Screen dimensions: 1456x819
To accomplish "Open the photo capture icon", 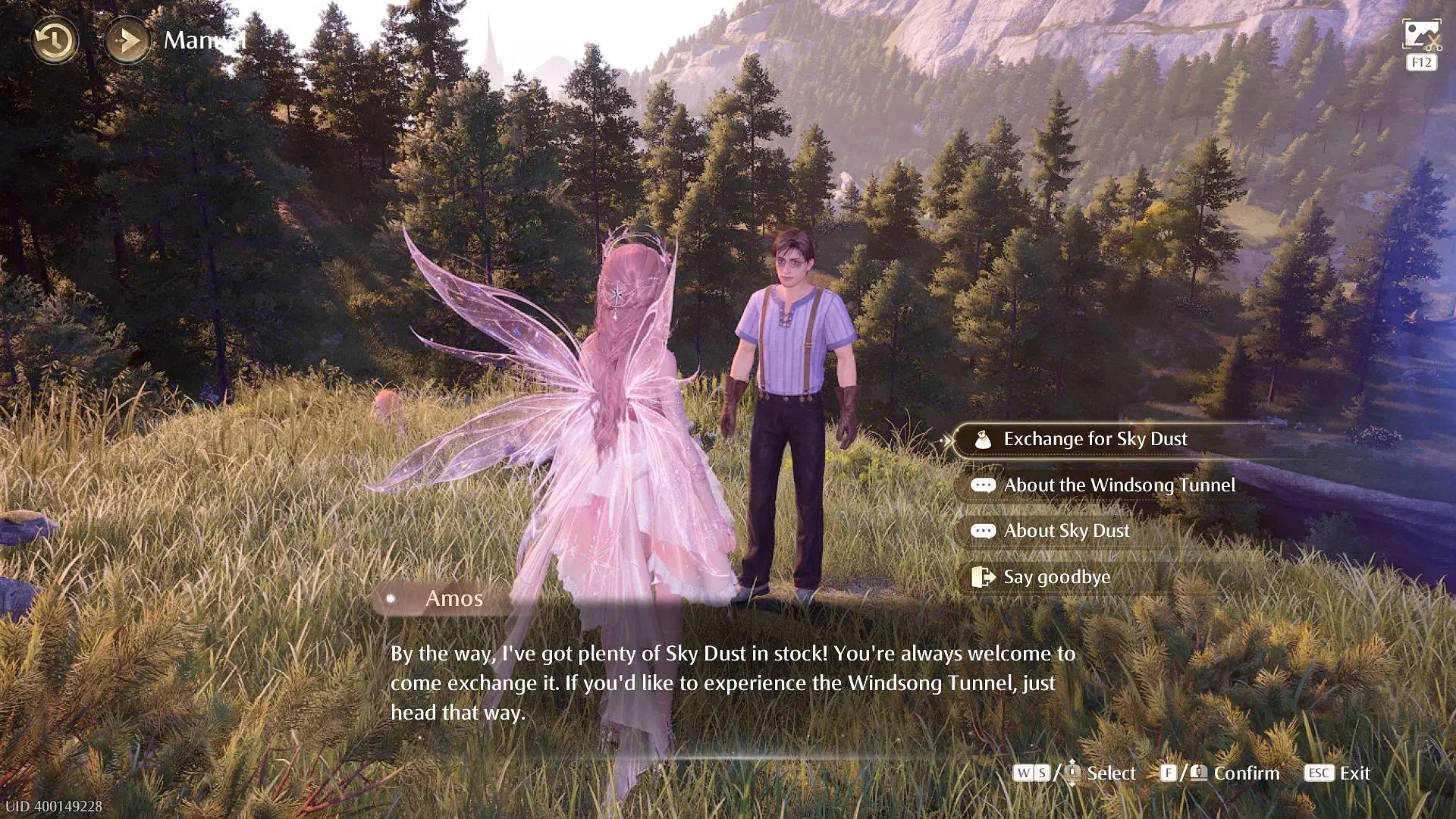I will [1421, 36].
